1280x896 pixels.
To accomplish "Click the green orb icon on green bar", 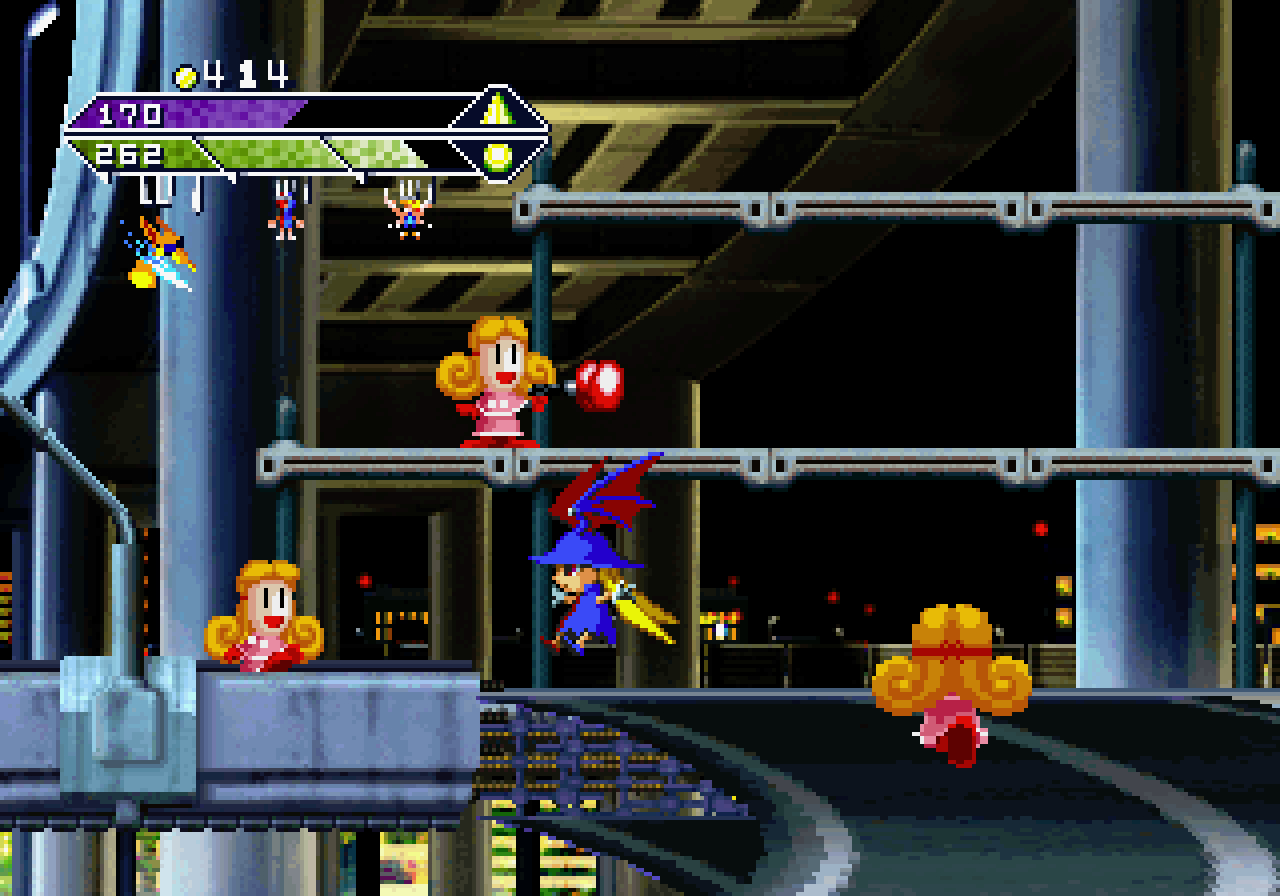I will [x=497, y=156].
